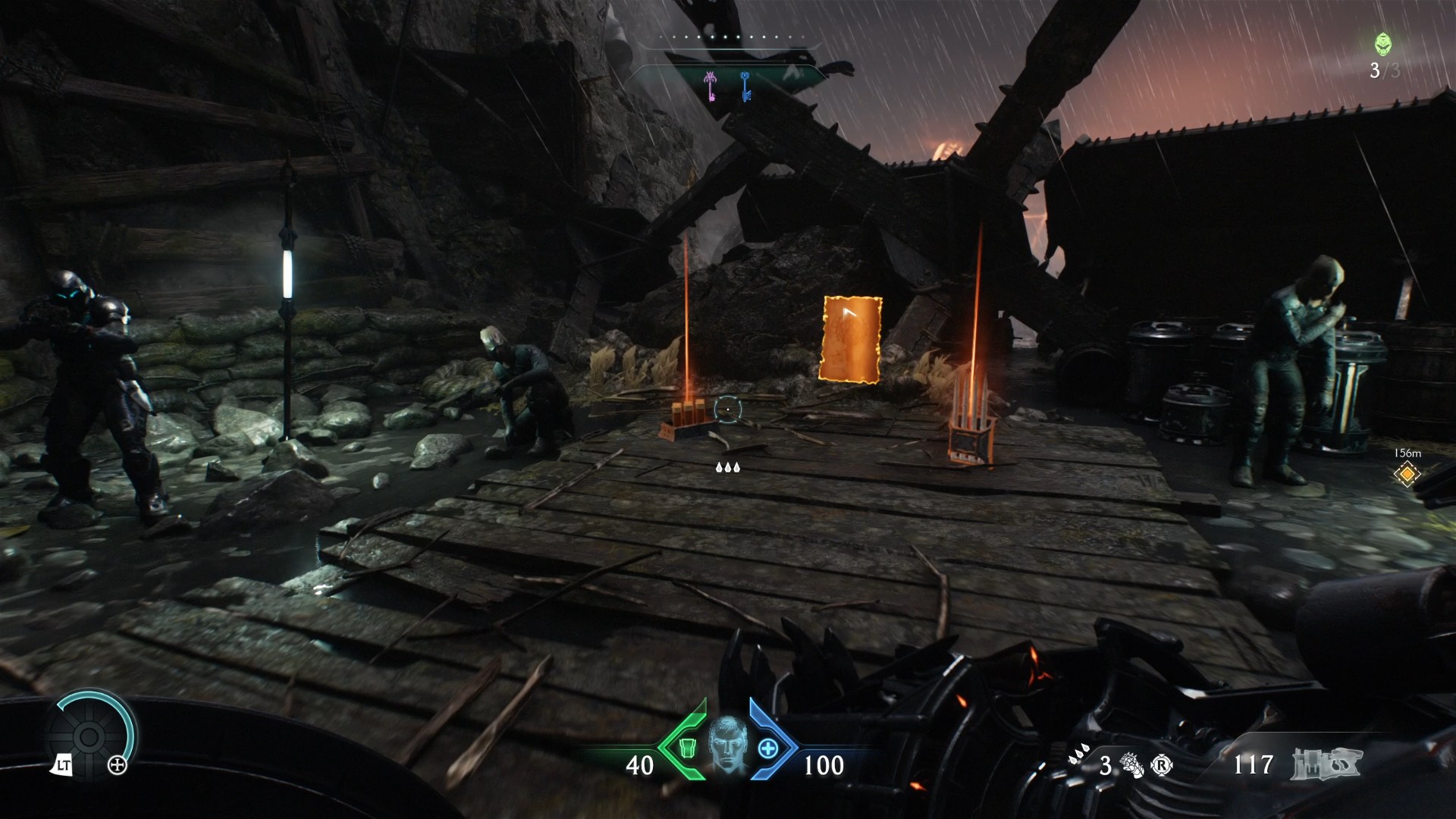
Task: Open the orange objective diamond marked 156m
Action: (1407, 472)
